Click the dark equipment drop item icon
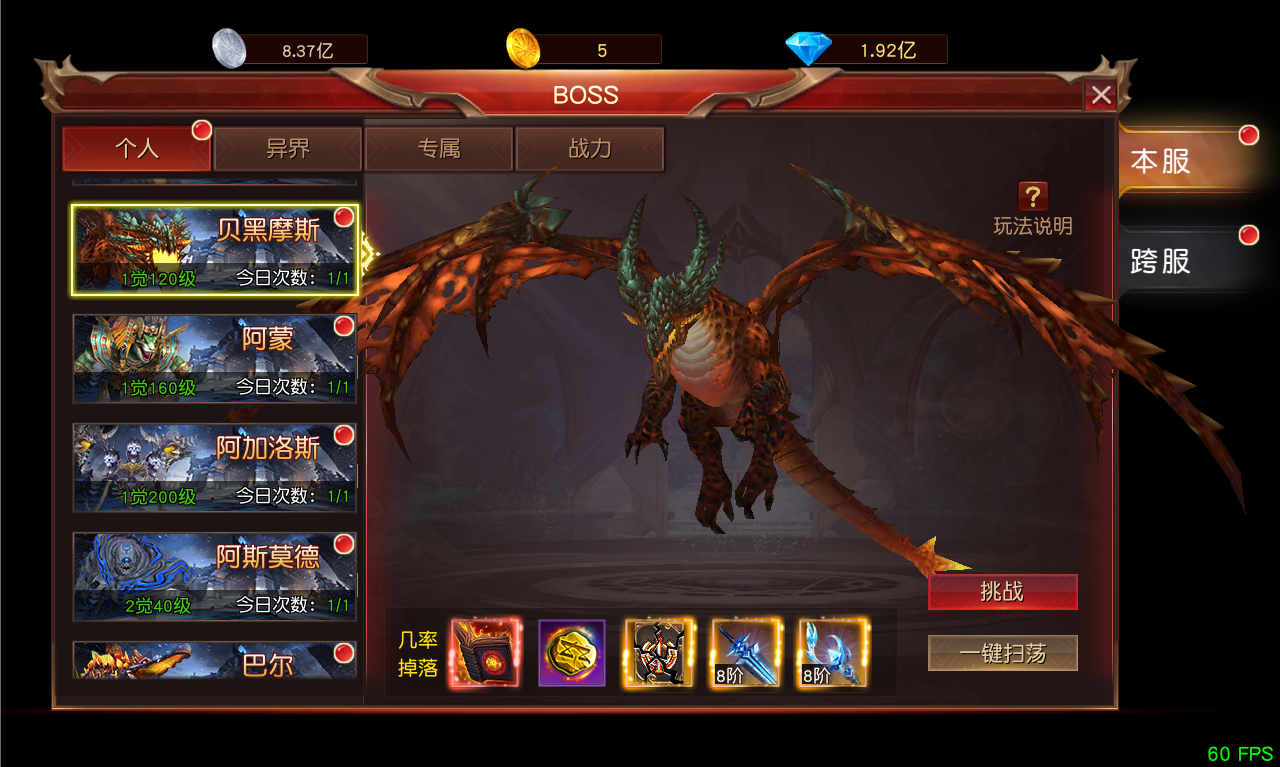1280x767 pixels. (658, 652)
